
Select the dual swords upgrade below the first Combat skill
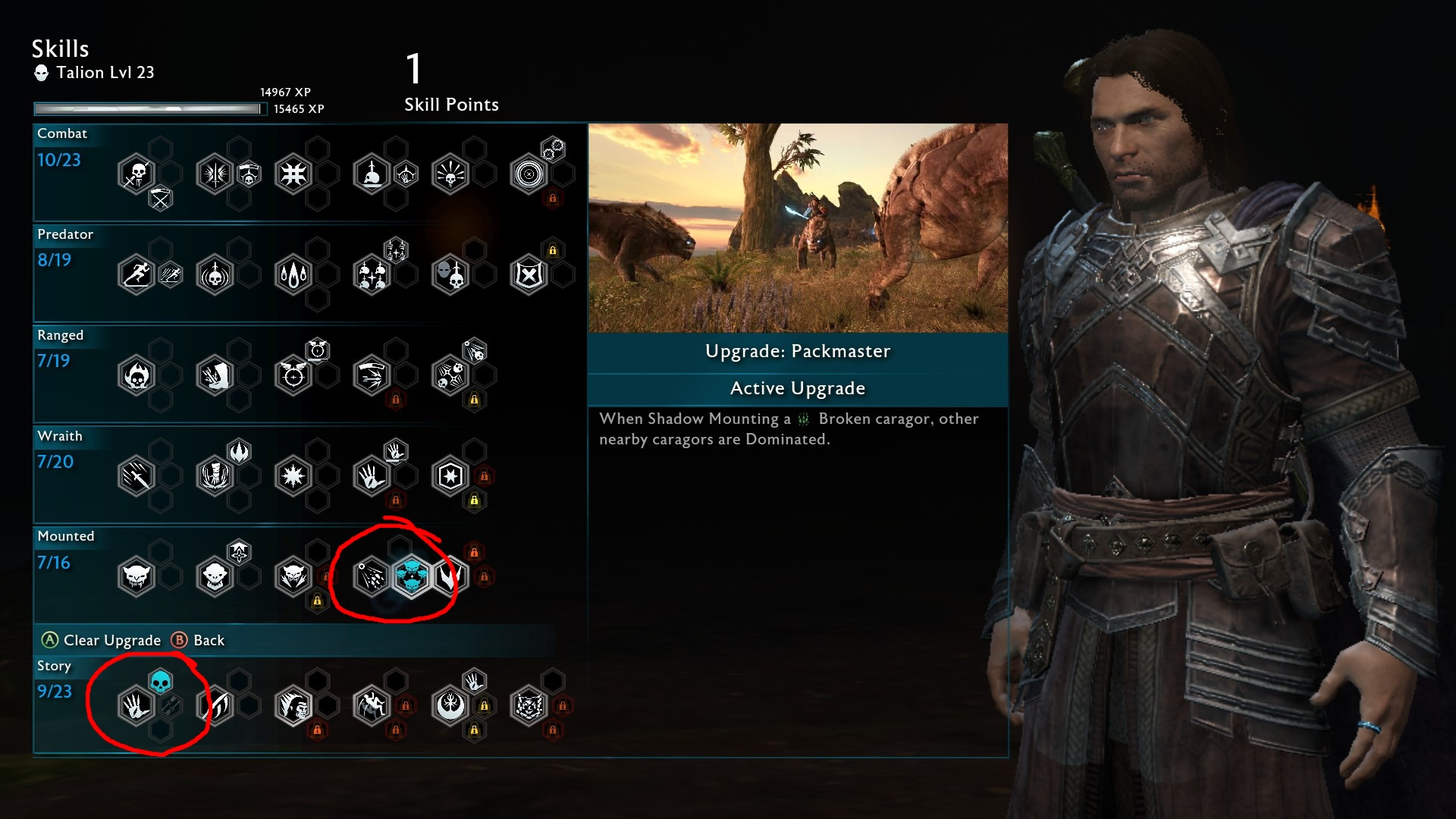pos(160,199)
